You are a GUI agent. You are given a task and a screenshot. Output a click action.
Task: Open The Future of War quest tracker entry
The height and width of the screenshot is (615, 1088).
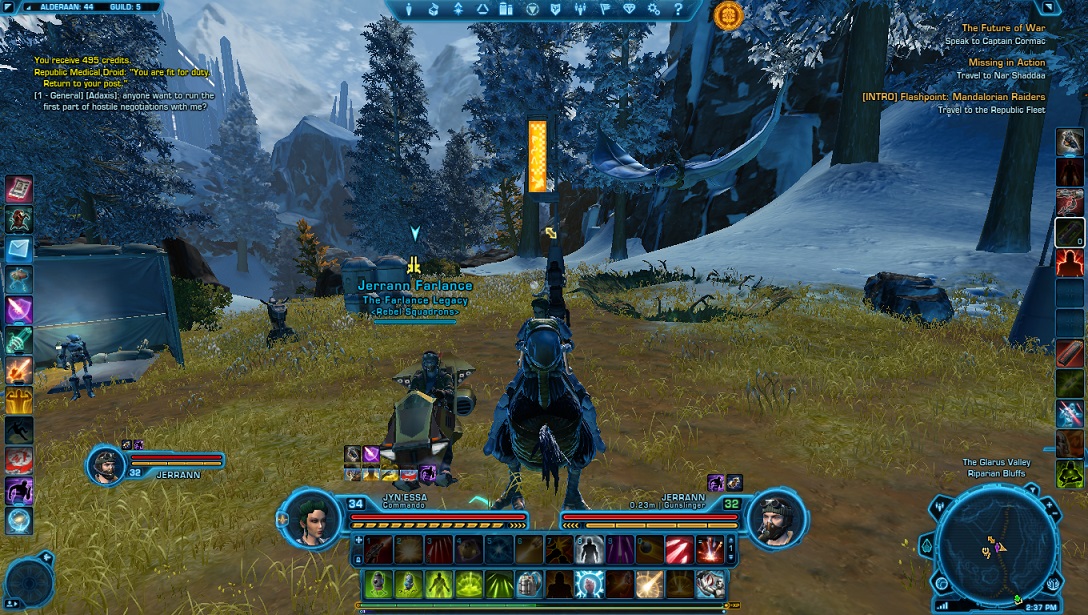[x=1003, y=29]
